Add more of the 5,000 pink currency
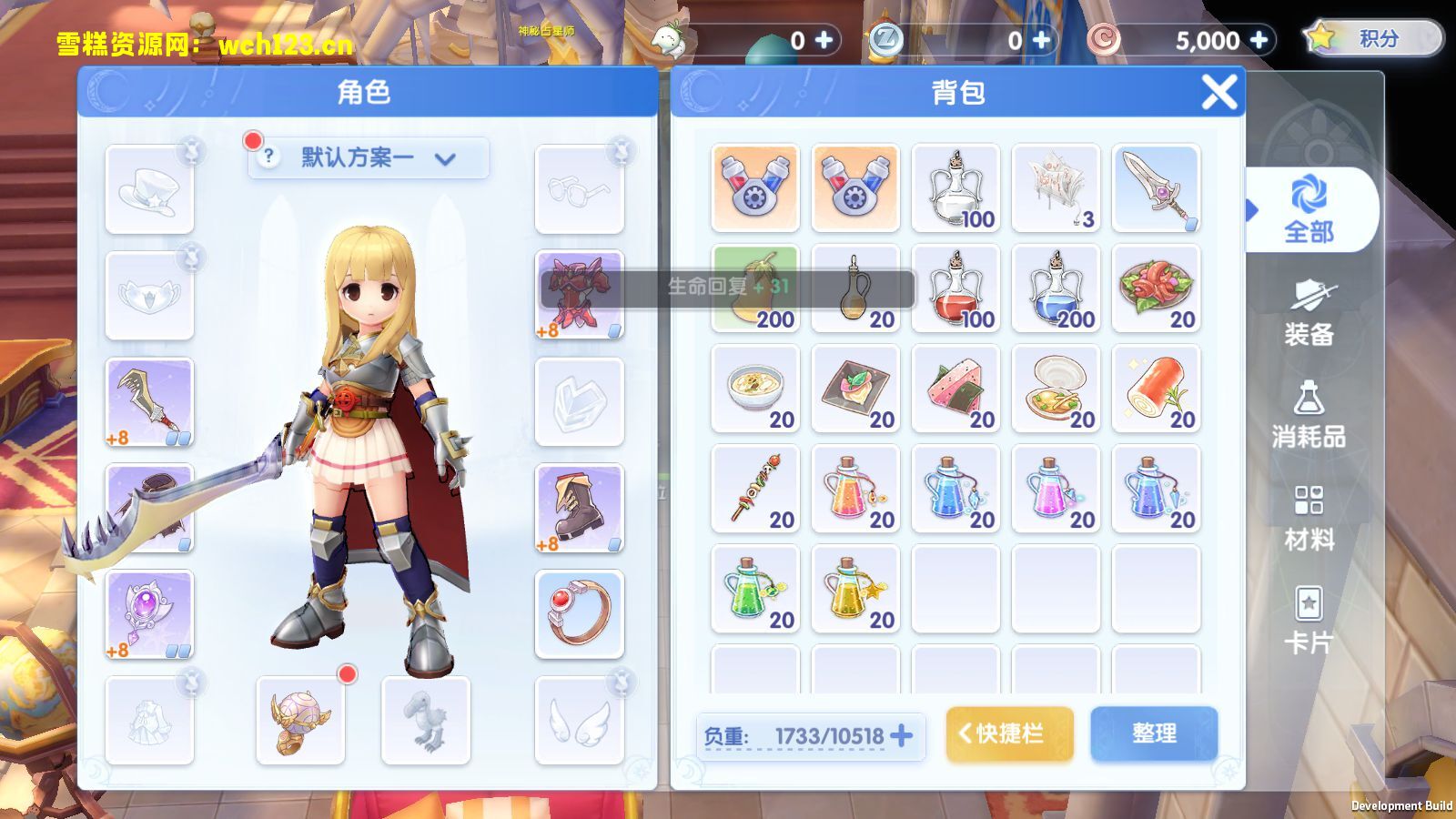The height and width of the screenshot is (819, 1456). pyautogui.click(x=1259, y=40)
